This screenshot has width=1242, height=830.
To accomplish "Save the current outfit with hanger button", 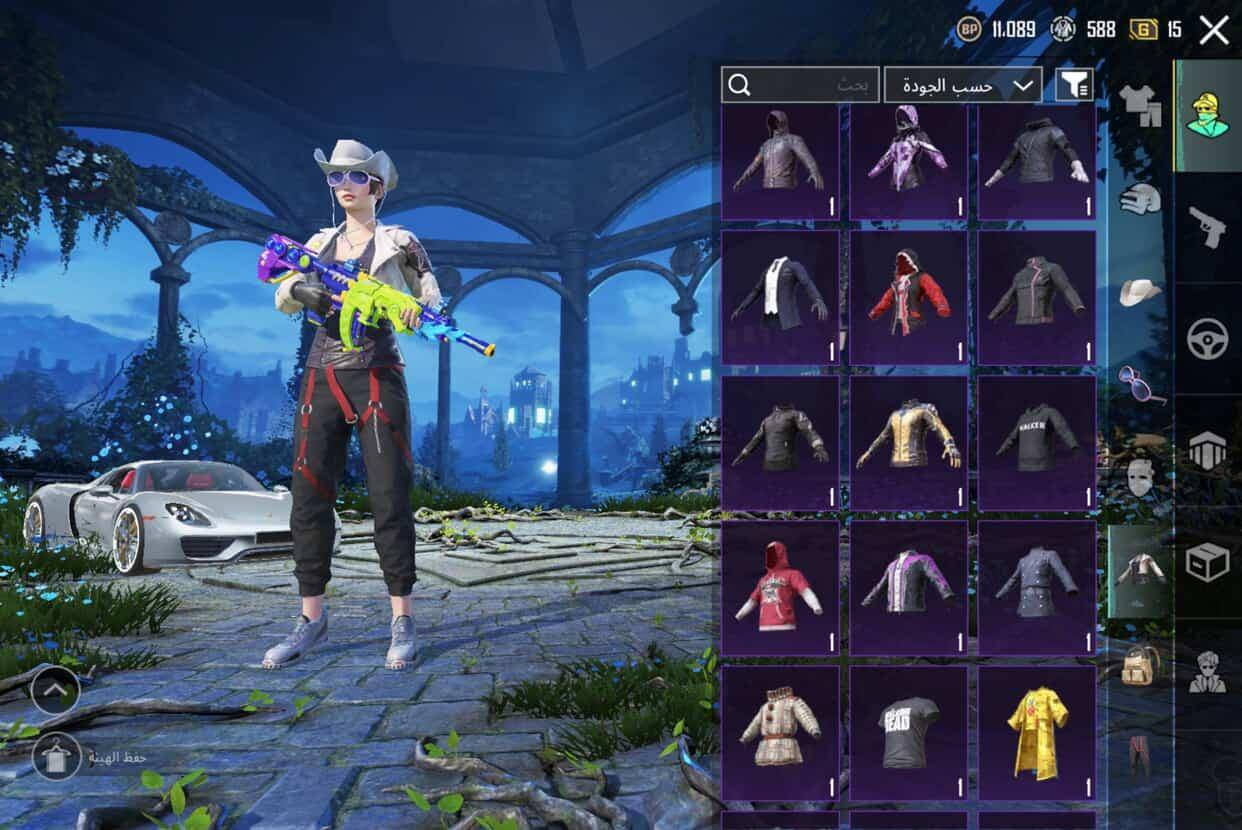I will tap(57, 757).
